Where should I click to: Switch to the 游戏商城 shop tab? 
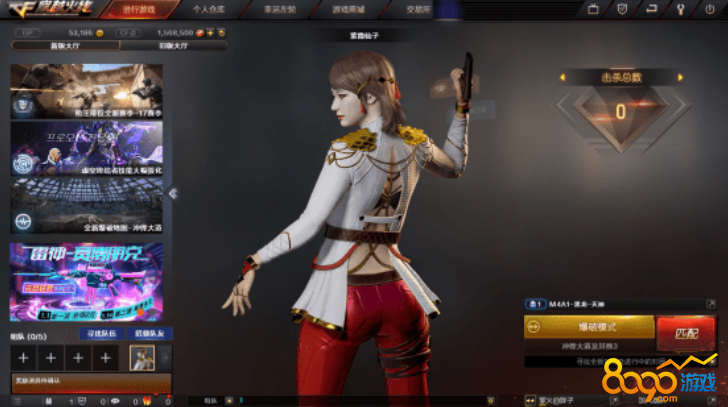click(x=322, y=8)
